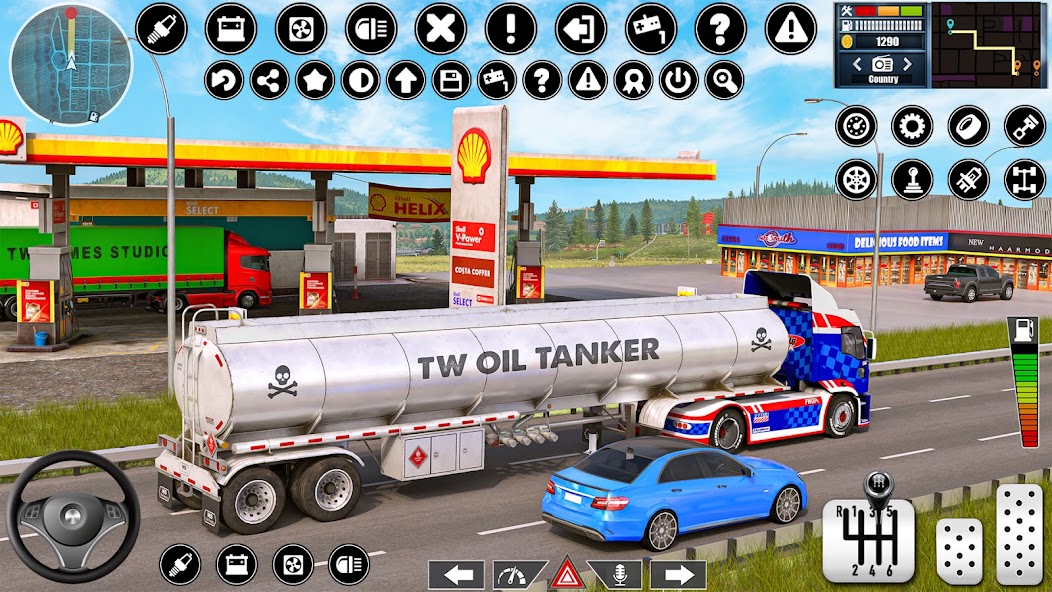Select the piston engine icon
1052x592 pixels.
1024,126
